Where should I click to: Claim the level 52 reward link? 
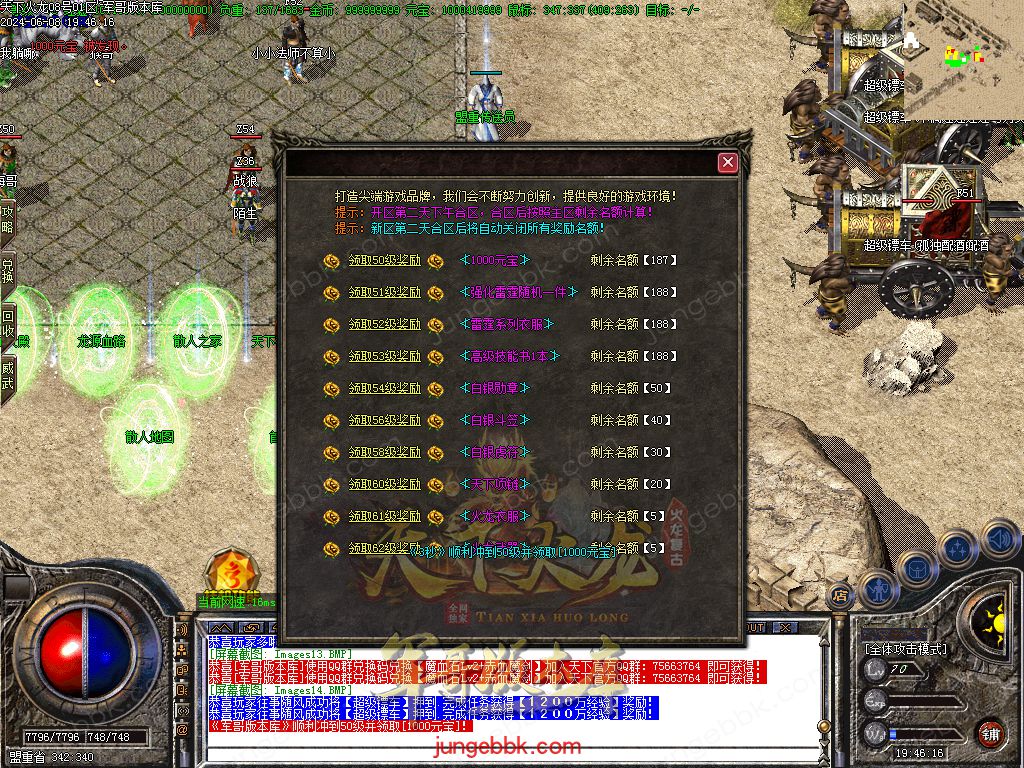click(384, 324)
